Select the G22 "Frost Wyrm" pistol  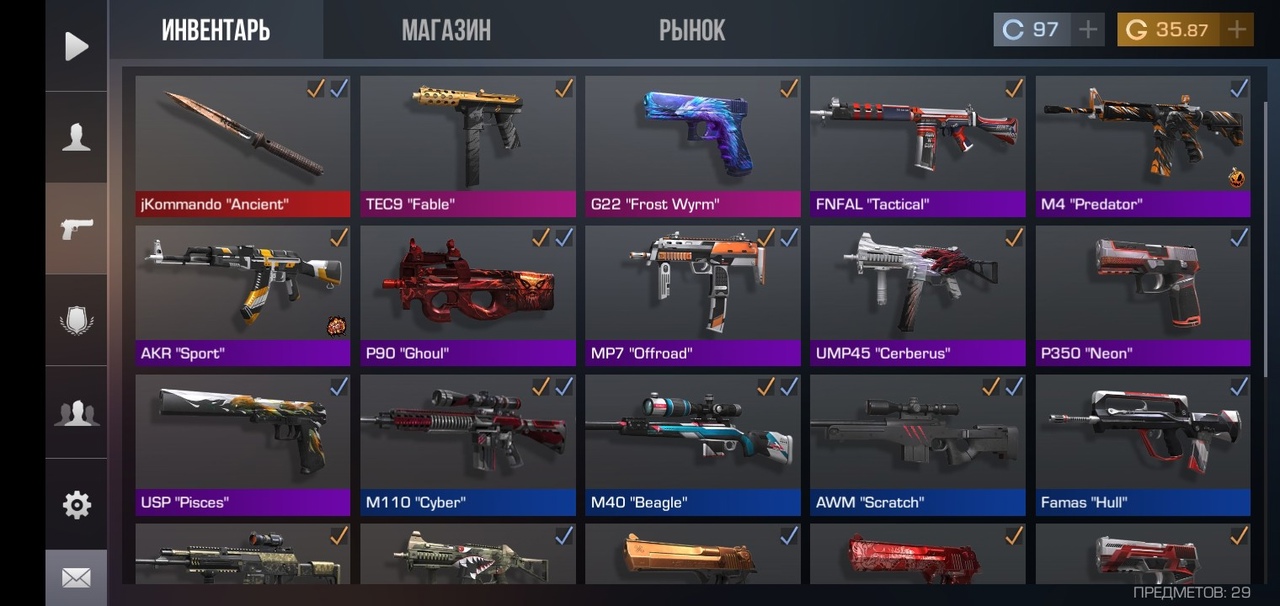tap(693, 146)
